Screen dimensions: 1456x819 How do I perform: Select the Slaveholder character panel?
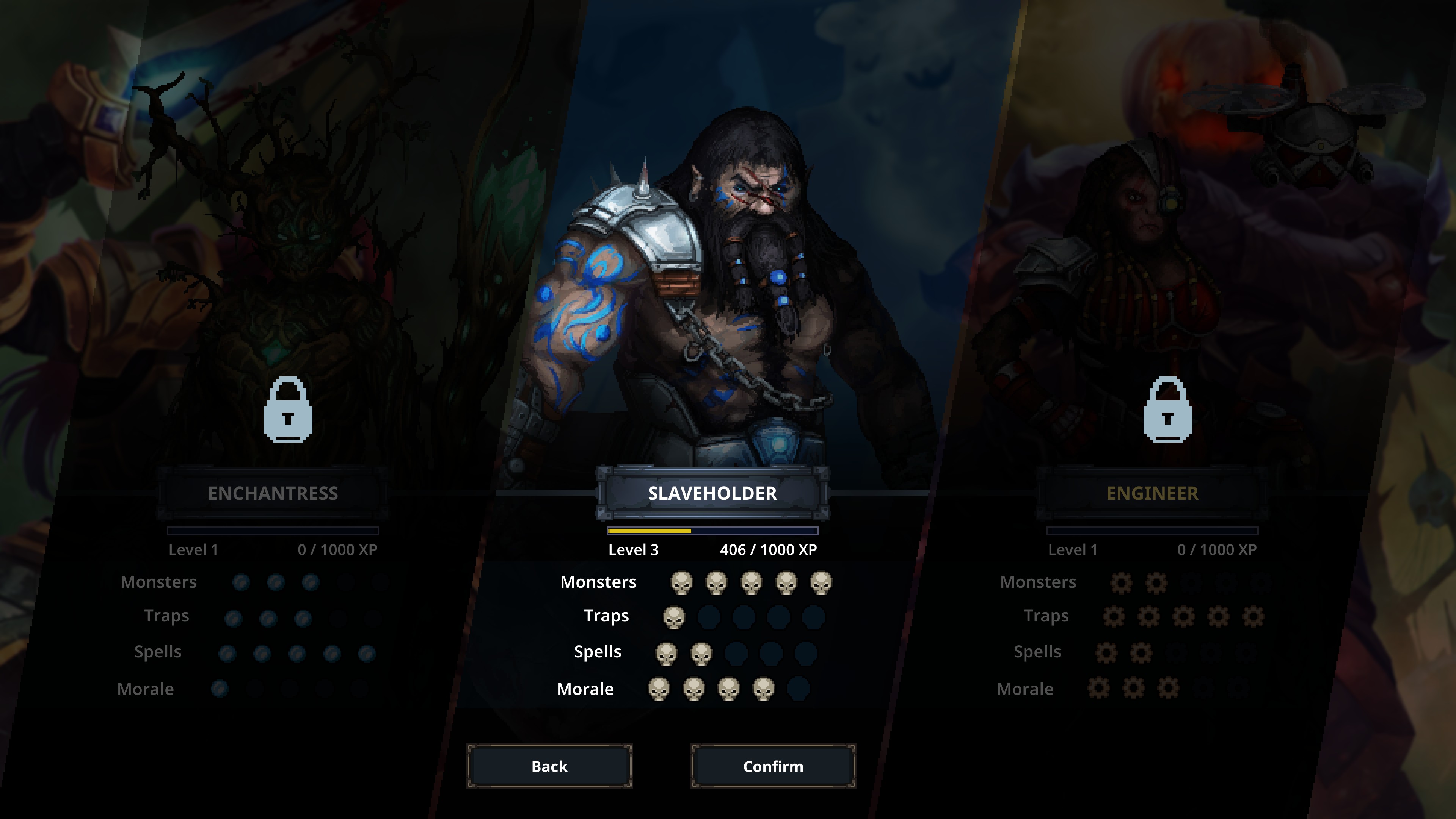[712, 493]
